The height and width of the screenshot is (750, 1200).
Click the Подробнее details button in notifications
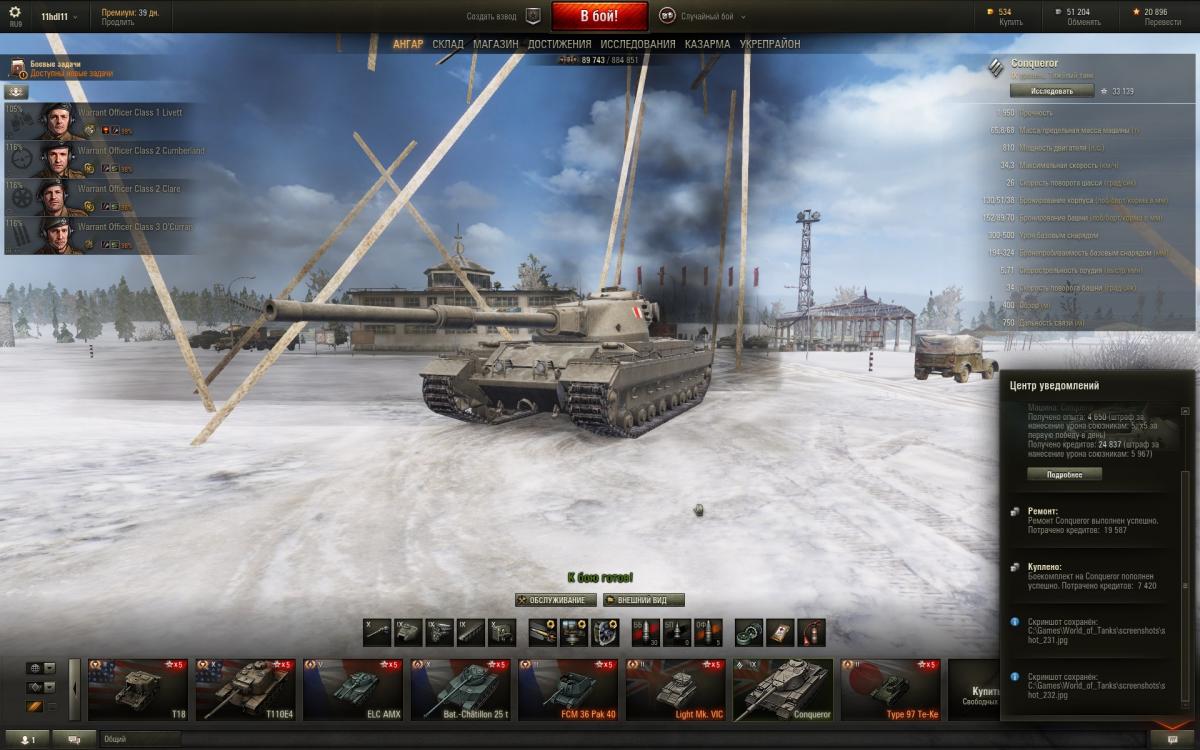(1064, 474)
